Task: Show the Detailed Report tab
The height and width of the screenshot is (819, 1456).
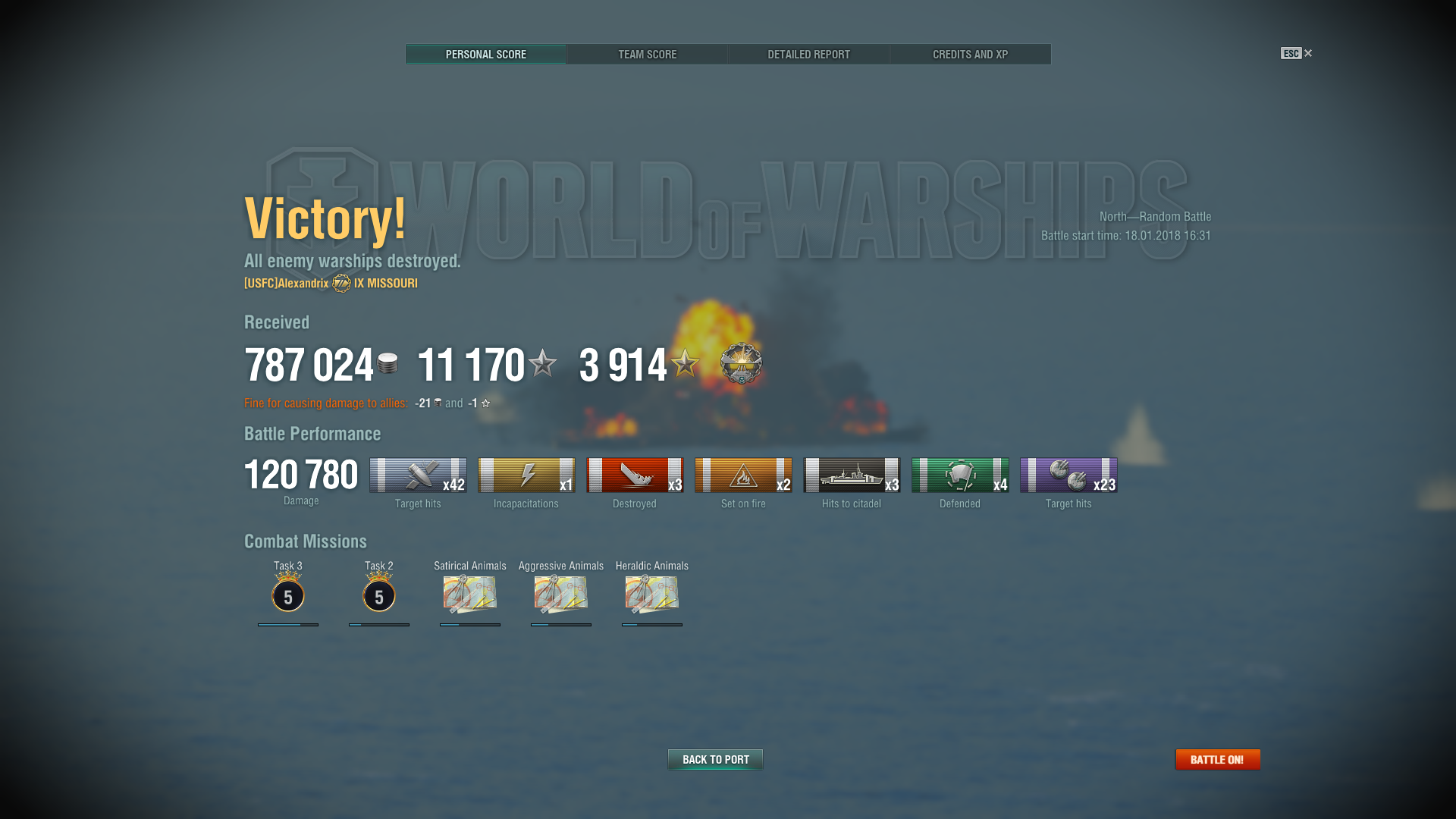Action: tap(808, 55)
